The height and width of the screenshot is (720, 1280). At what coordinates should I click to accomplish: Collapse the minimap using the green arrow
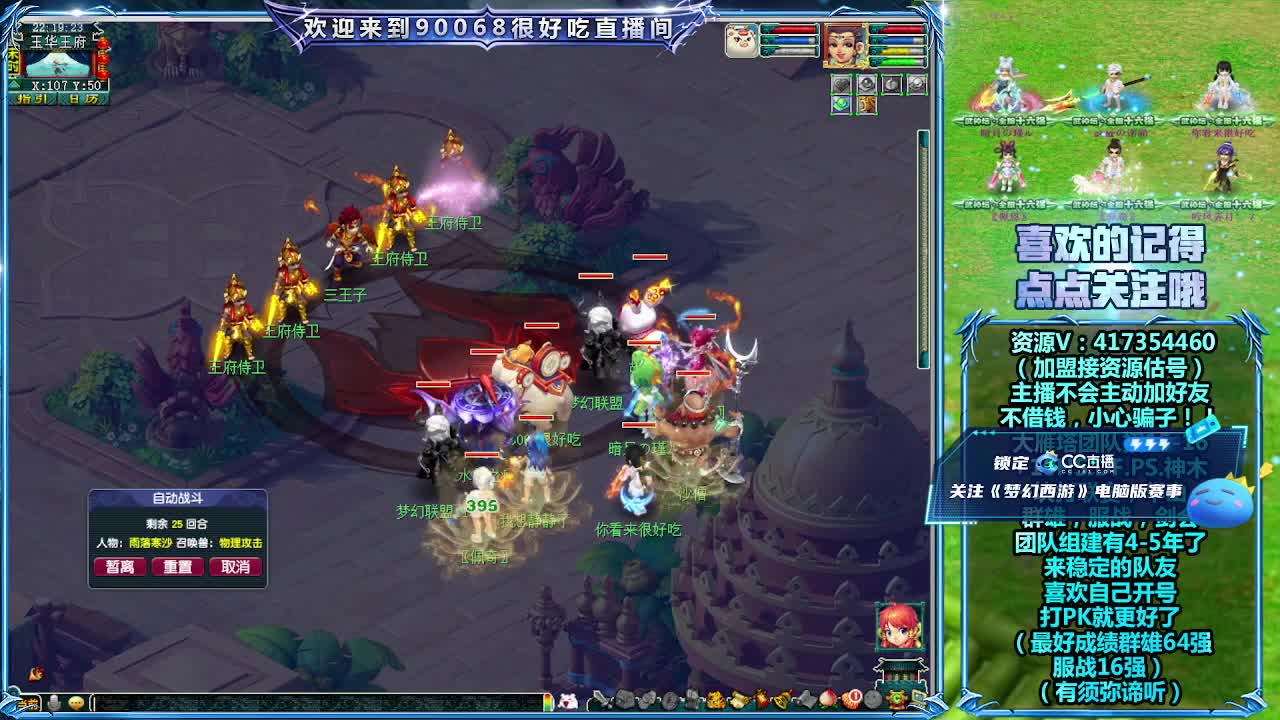pos(15,84)
